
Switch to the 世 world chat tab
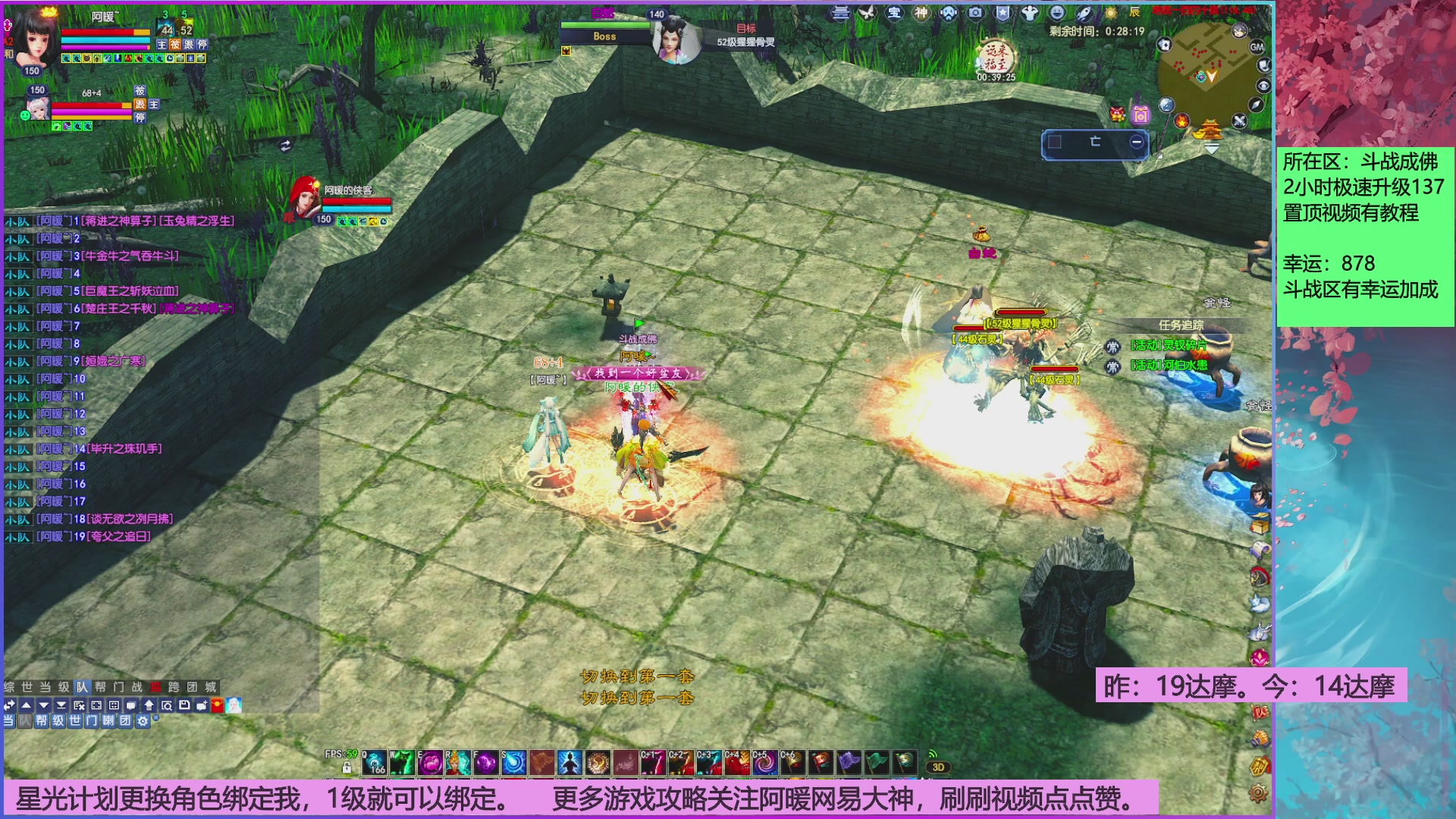click(28, 686)
